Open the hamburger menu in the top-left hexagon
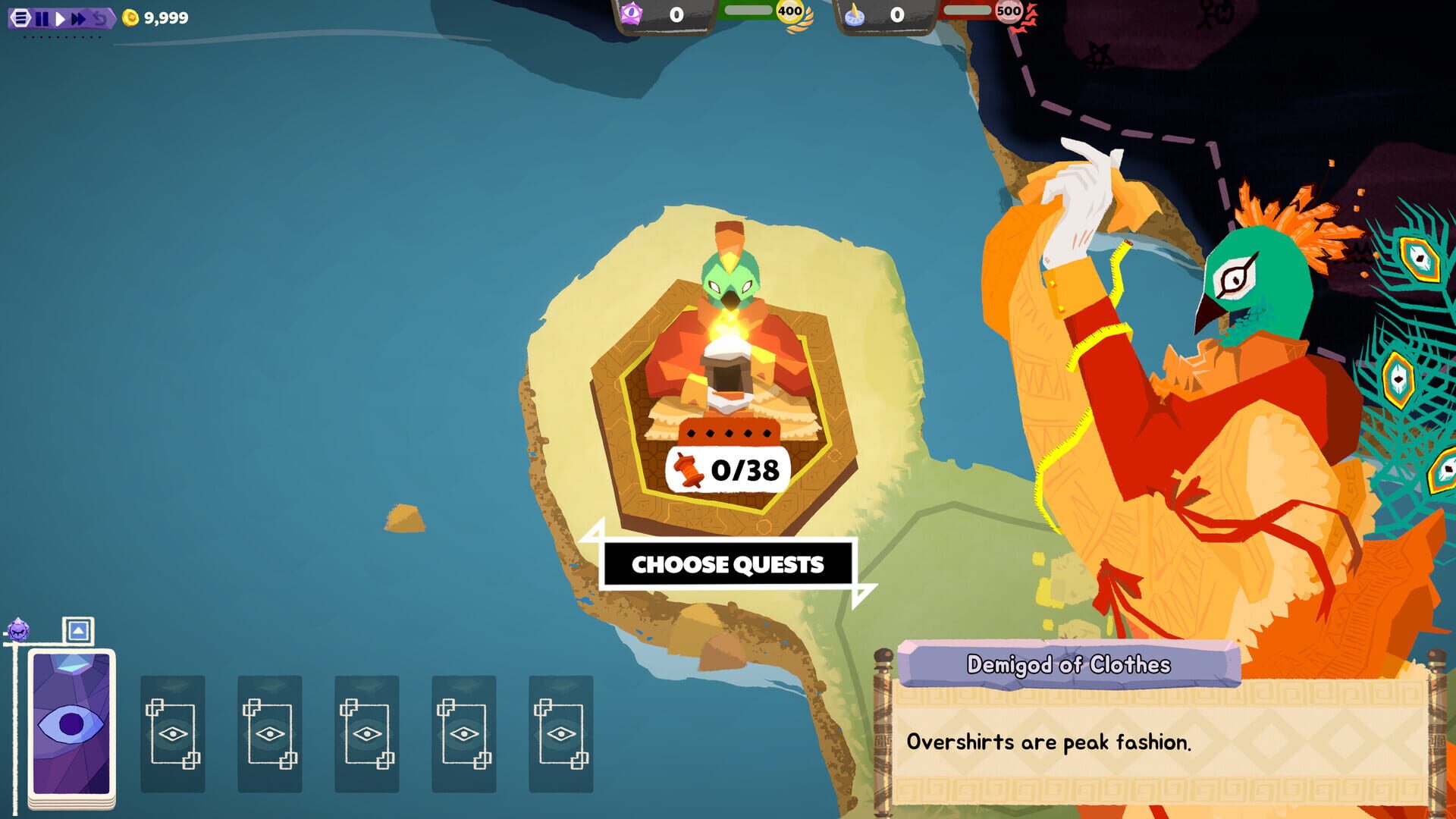The height and width of the screenshot is (819, 1456). (x=23, y=17)
